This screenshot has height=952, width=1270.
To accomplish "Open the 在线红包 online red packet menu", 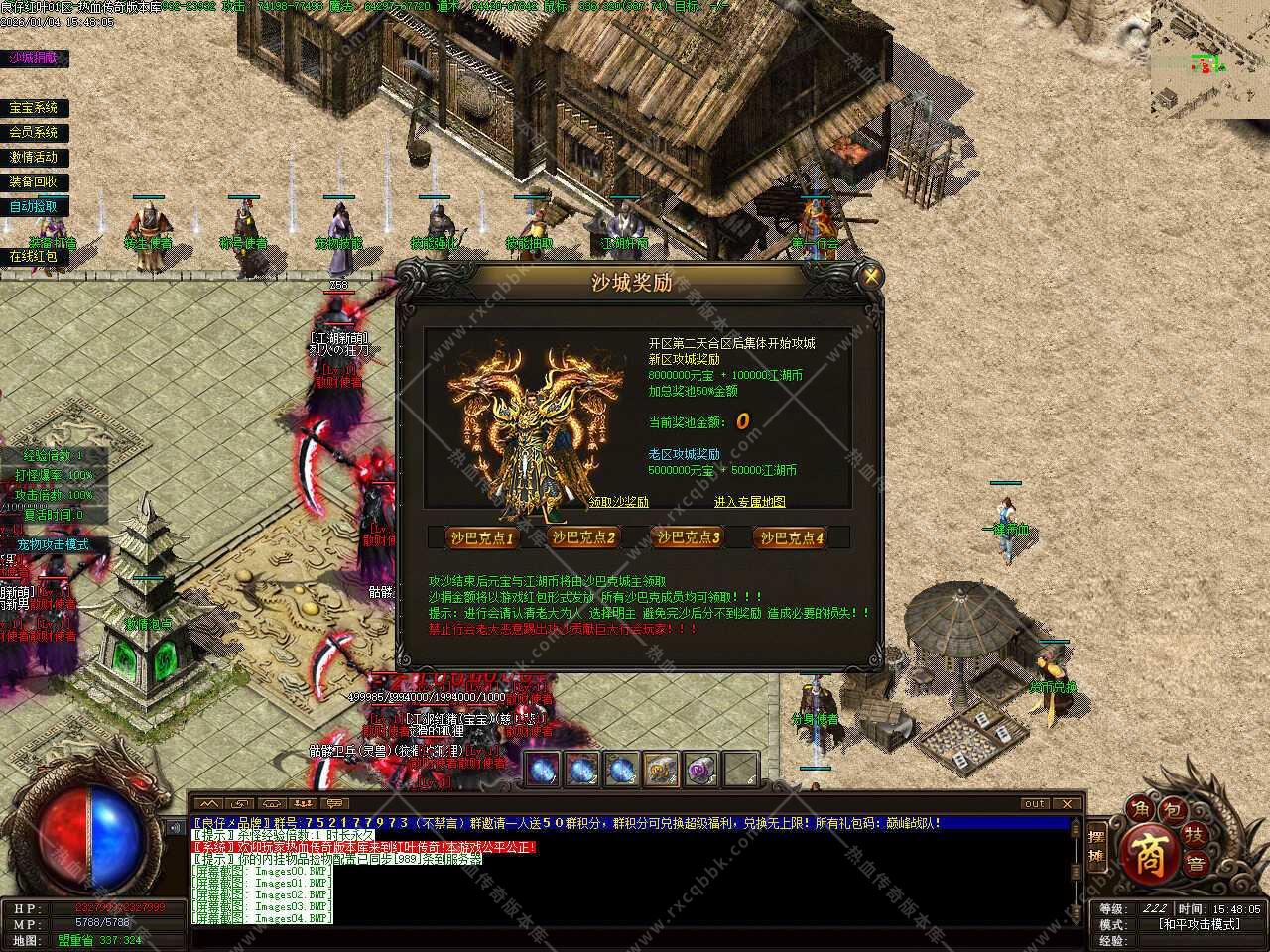I will [33, 256].
